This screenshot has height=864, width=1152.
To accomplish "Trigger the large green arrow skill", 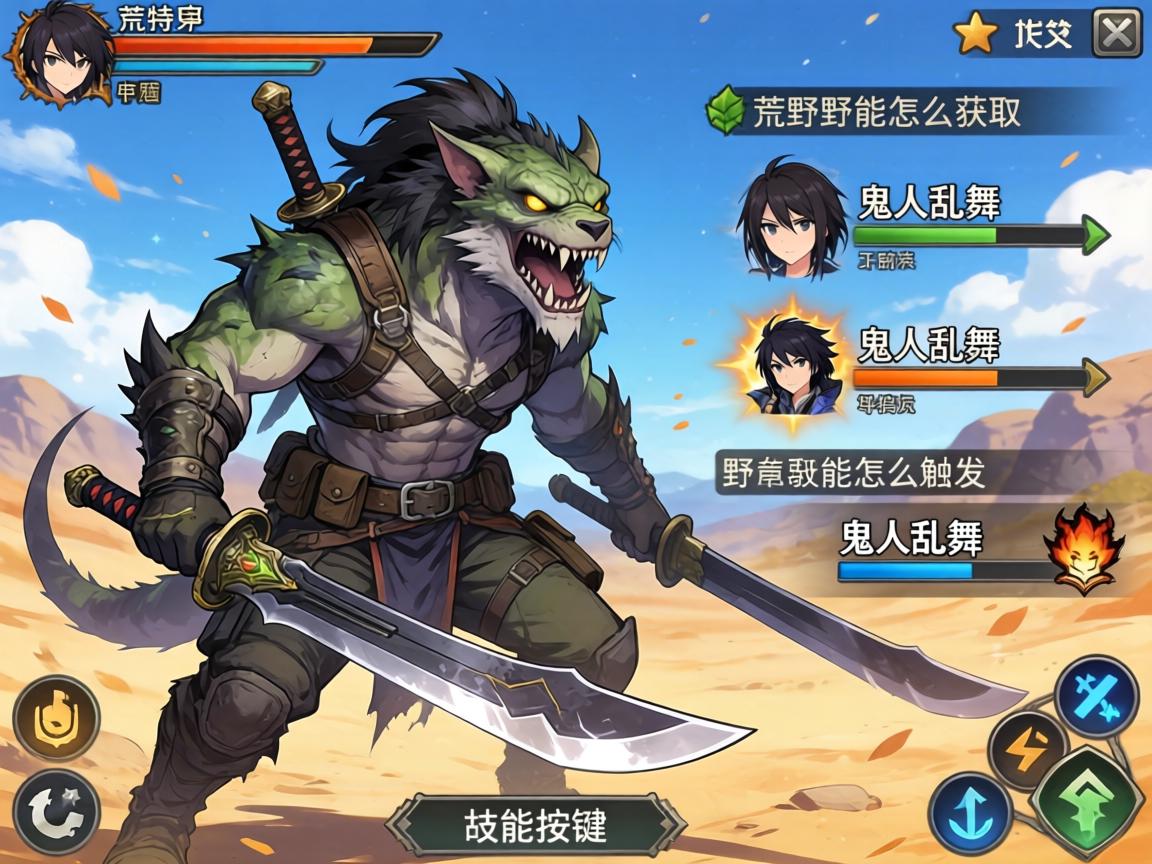I will [1088, 800].
